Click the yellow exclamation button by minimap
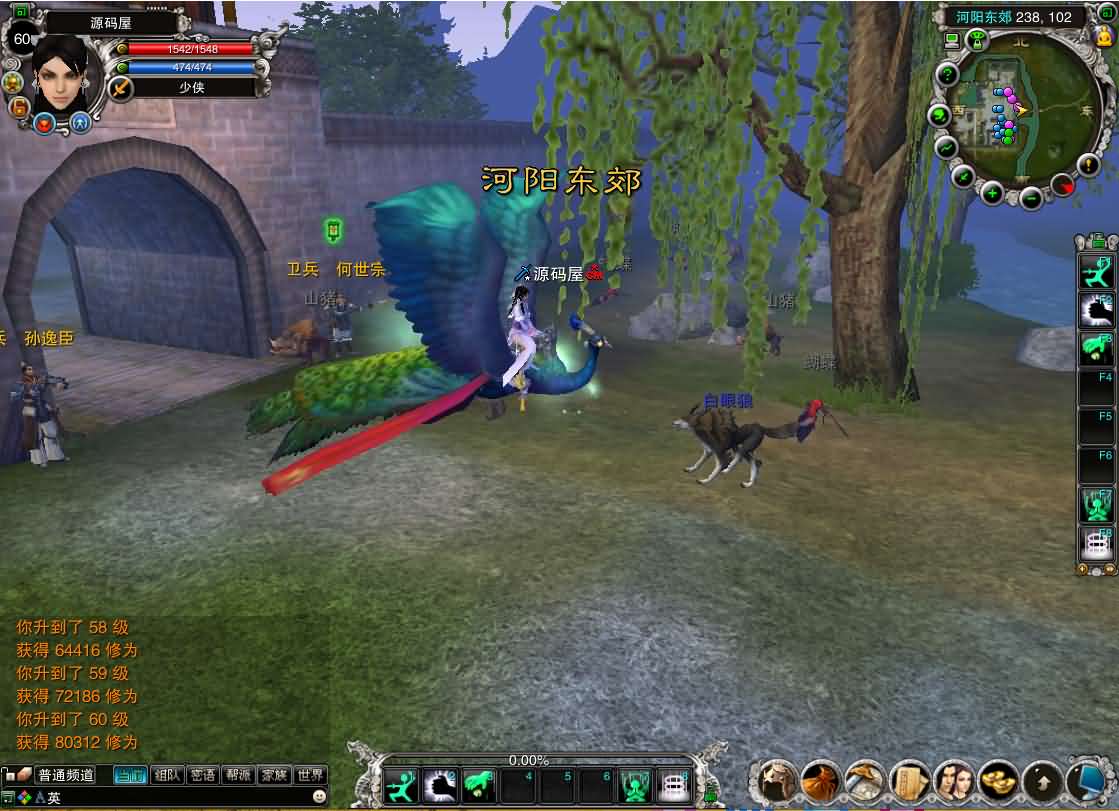This screenshot has width=1119, height=811. click(1089, 165)
